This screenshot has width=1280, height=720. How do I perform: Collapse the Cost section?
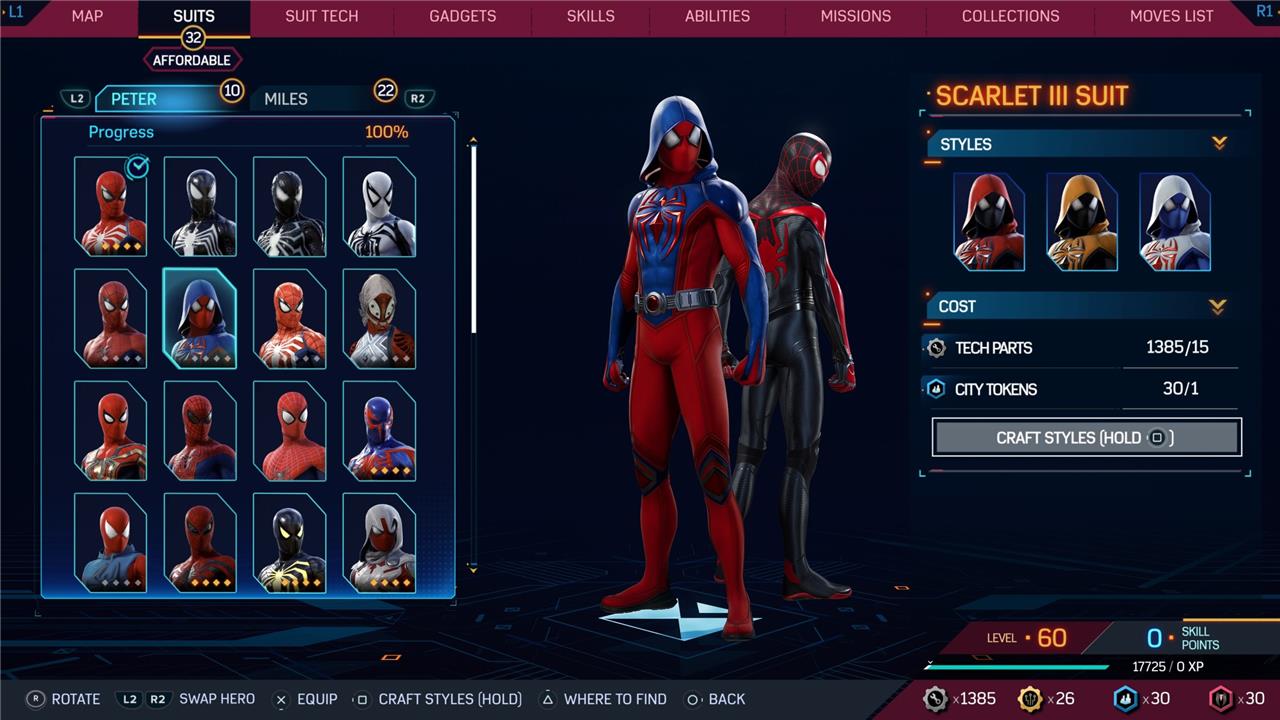pos(1217,306)
